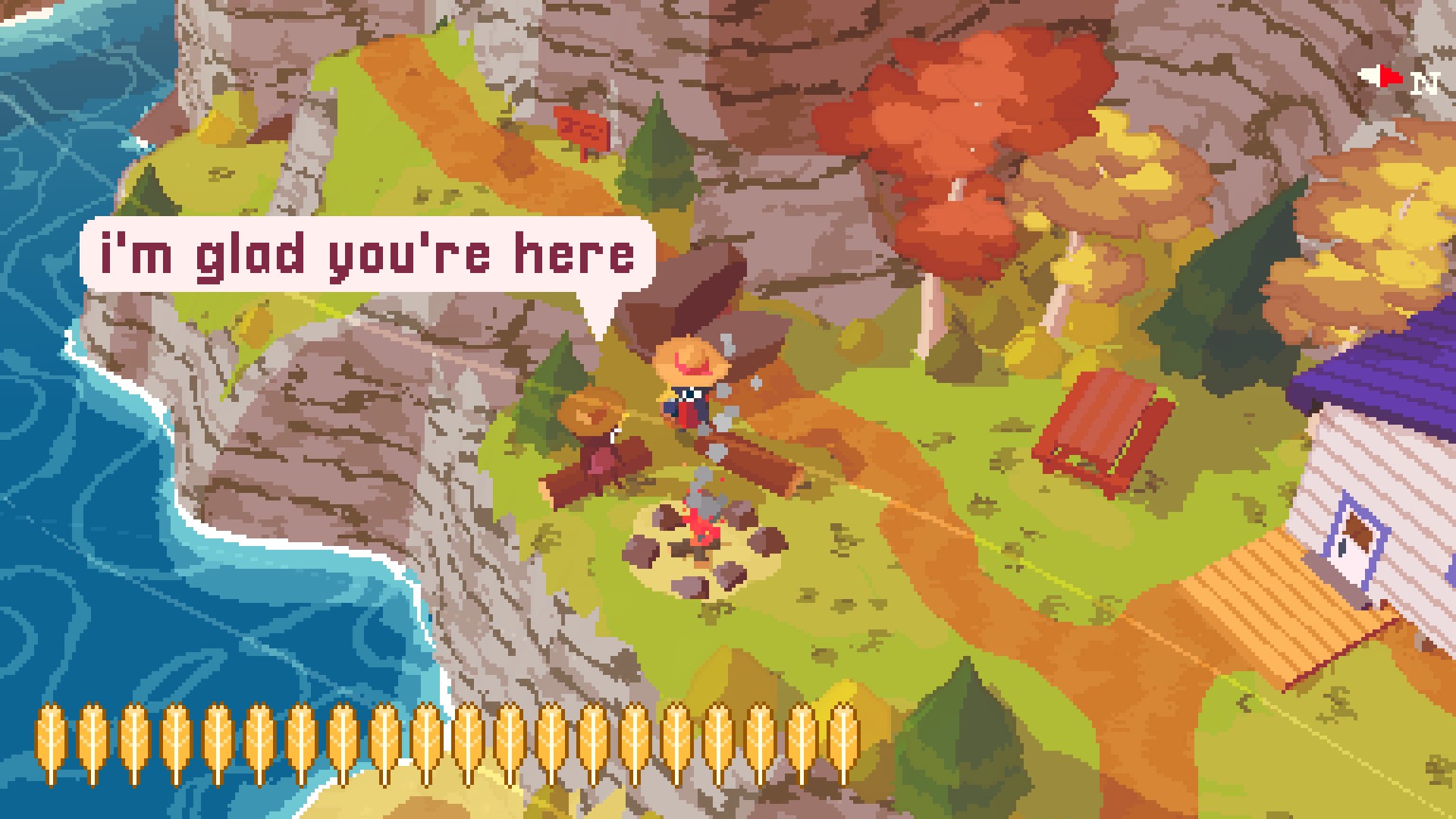Advance the "i'm glad you're here" speech bubble
This screenshot has width=1456, height=819.
[x=367, y=254]
